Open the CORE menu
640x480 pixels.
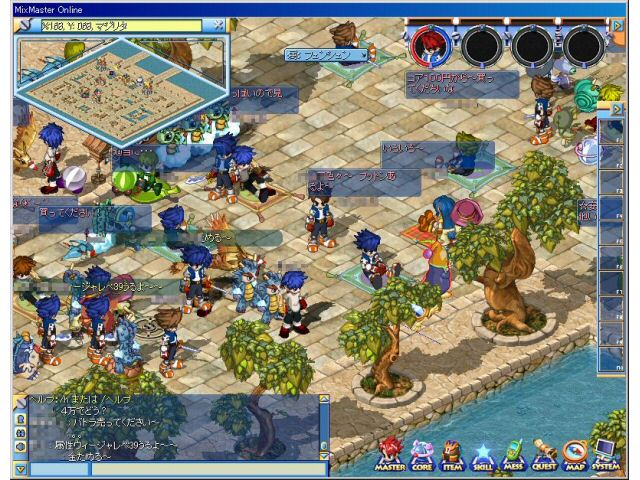pos(422,455)
